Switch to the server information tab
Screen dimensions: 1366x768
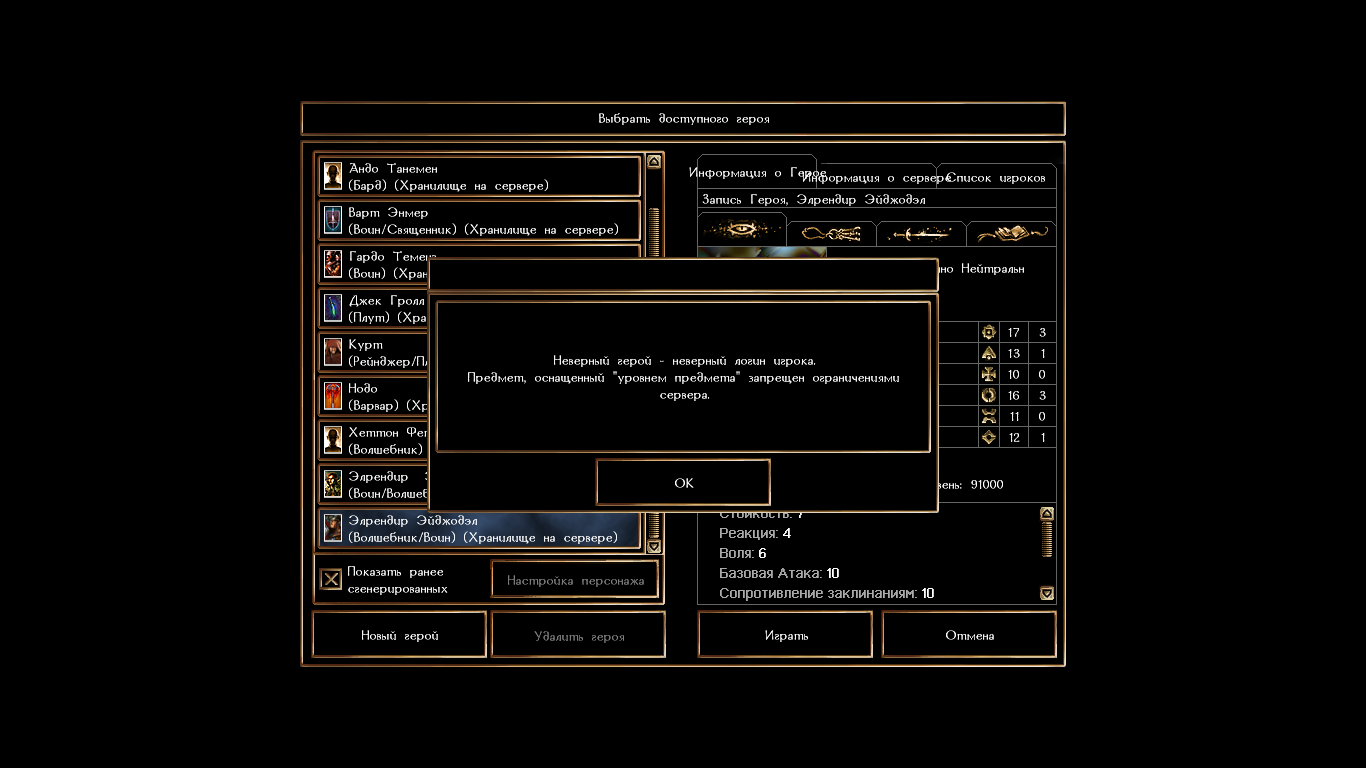pyautogui.click(x=876, y=178)
